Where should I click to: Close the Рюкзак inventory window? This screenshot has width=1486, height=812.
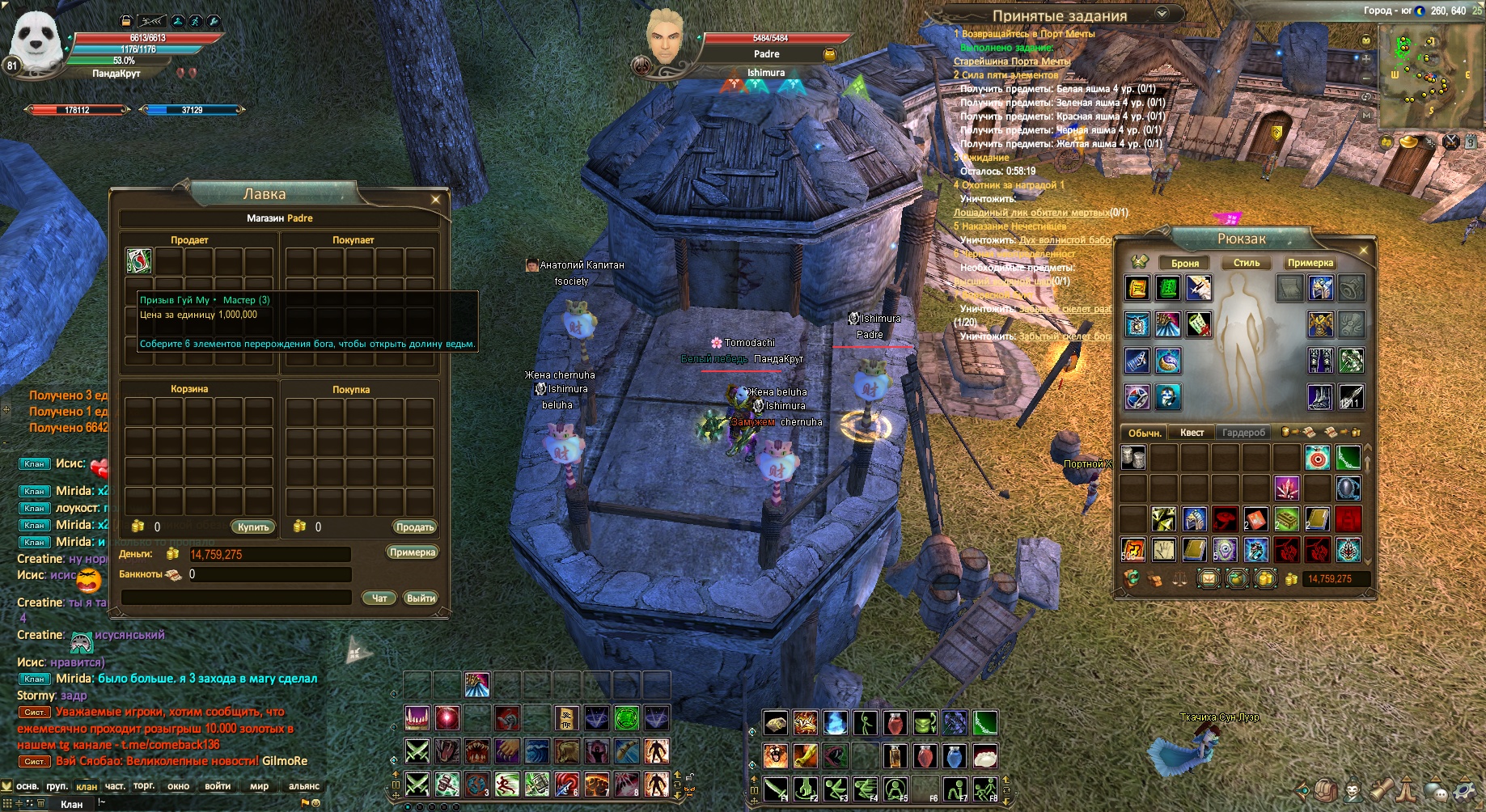point(1363,250)
